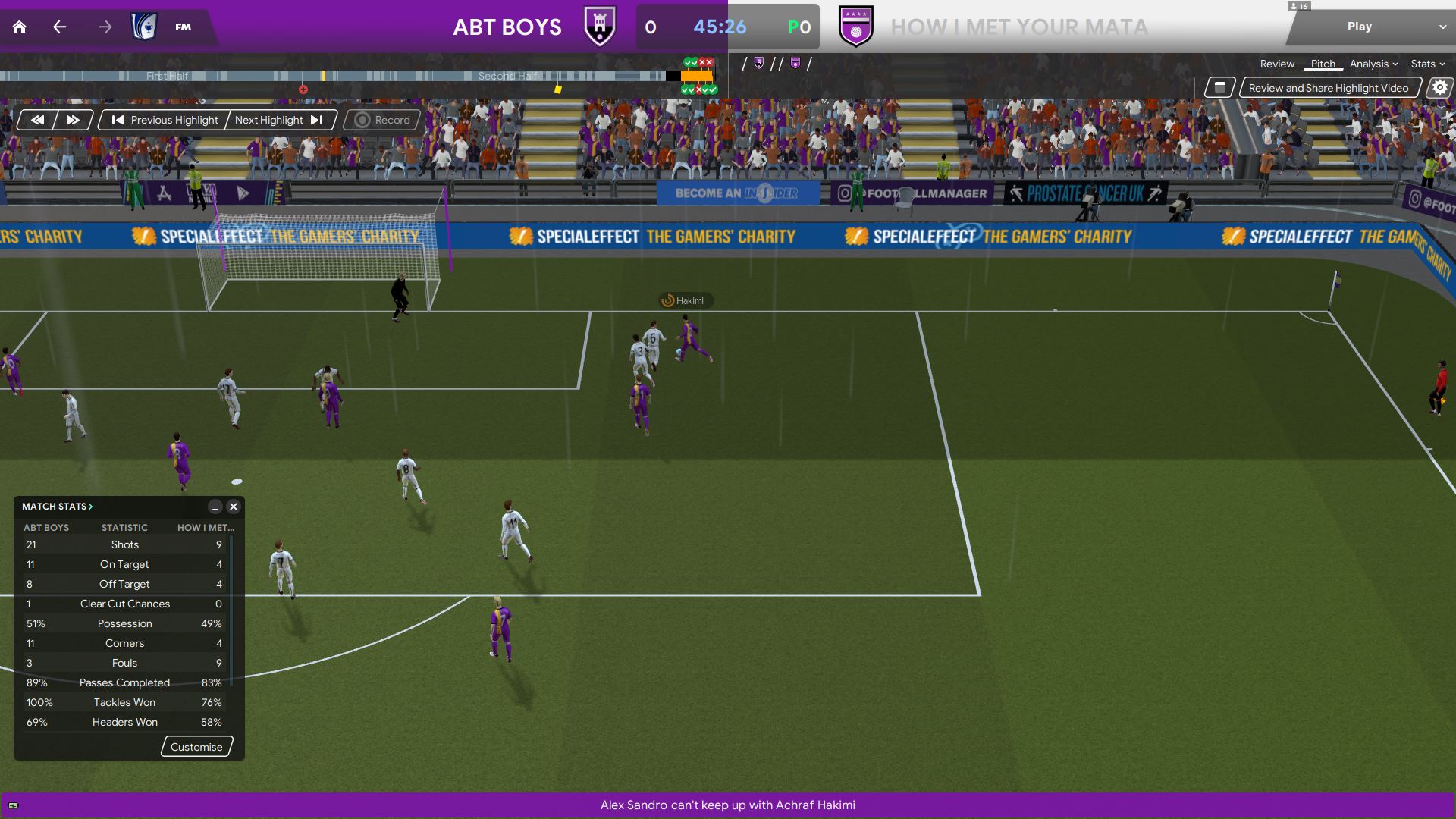The image size is (1456, 819).
Task: Click Review and Share Highlight Video
Action: 1328,88
